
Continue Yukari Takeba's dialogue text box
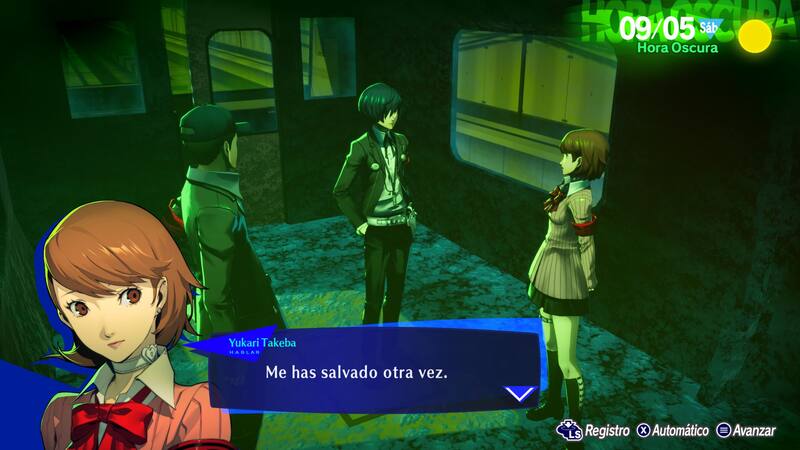[370, 372]
